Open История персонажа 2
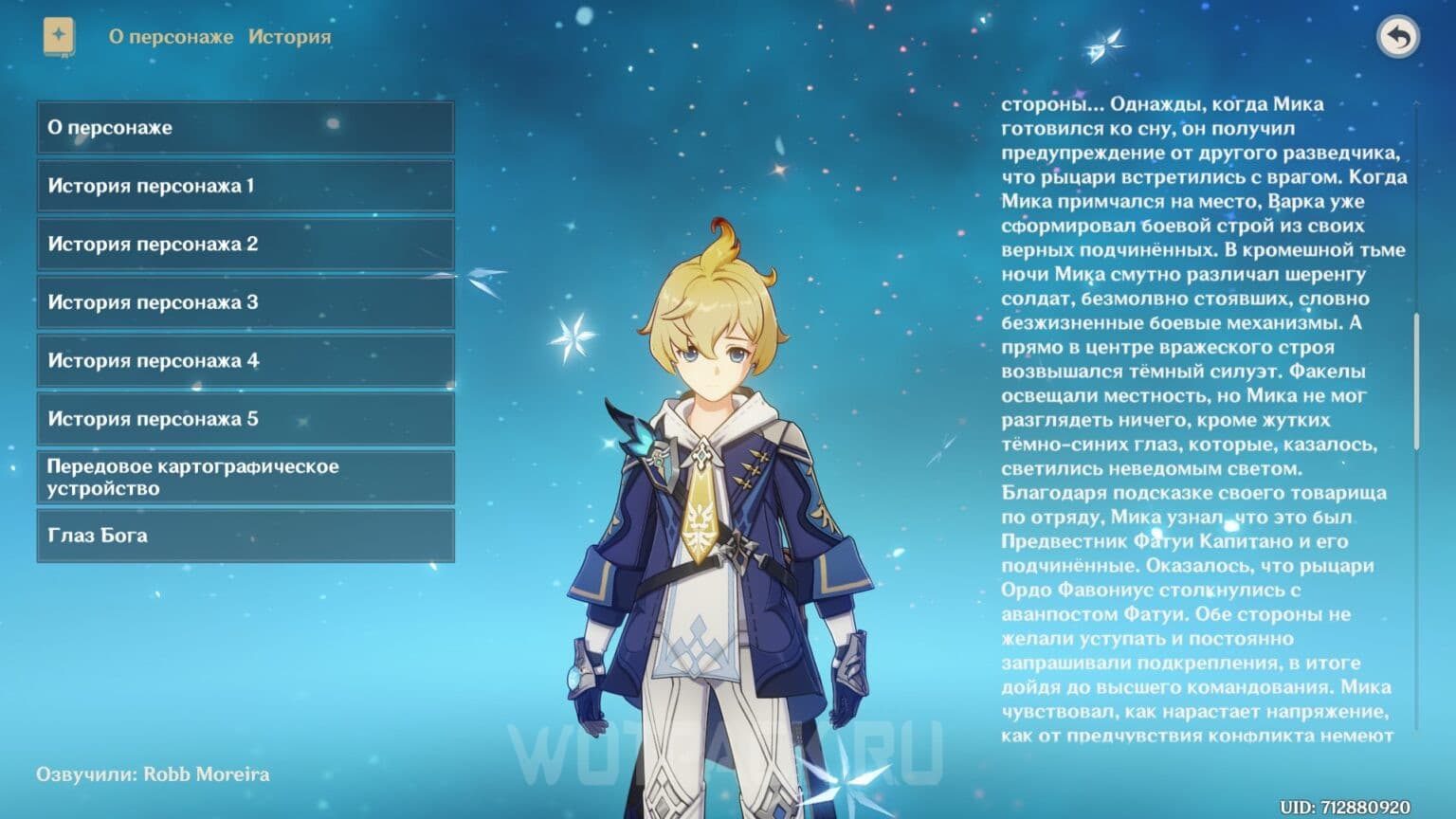This screenshot has height=819, width=1456. 245,244
